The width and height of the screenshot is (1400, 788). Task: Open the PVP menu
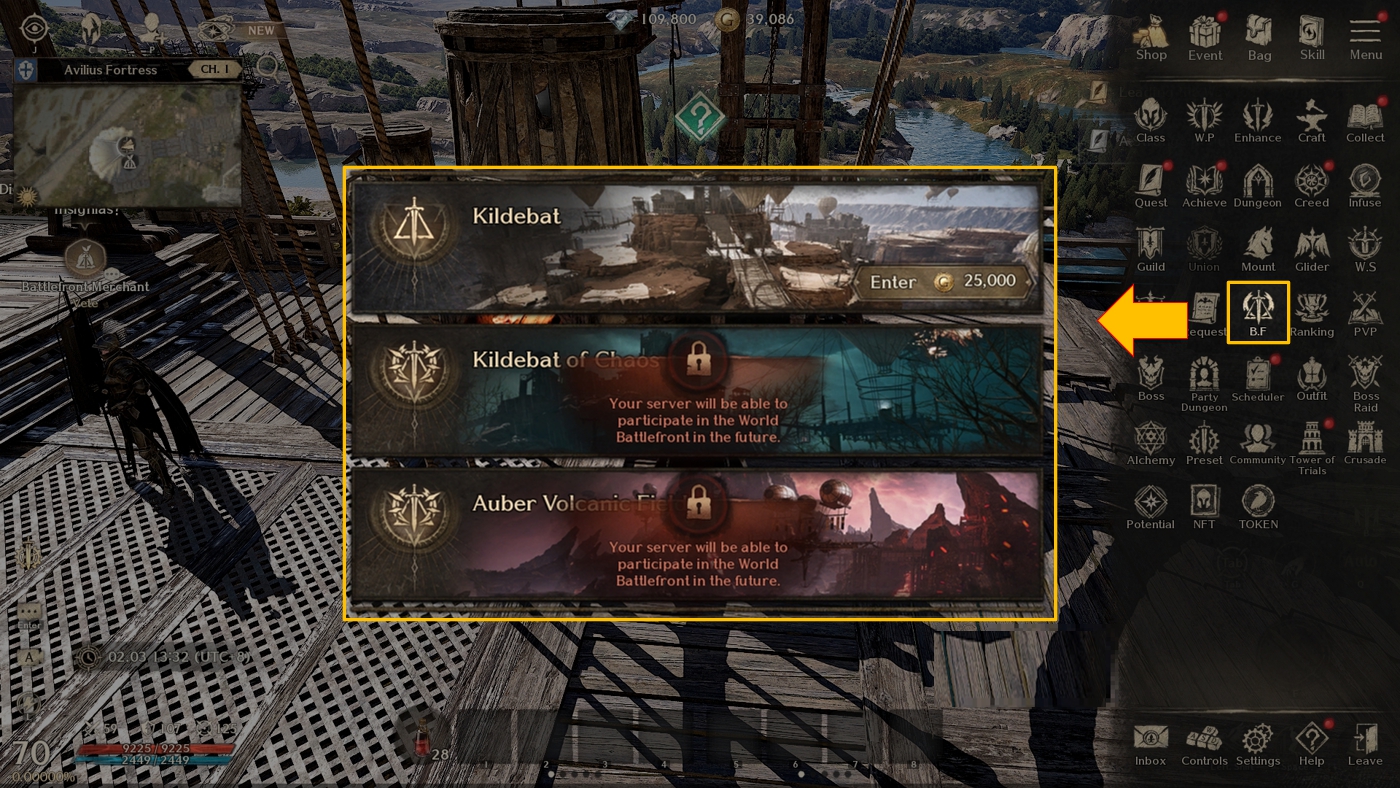1365,312
